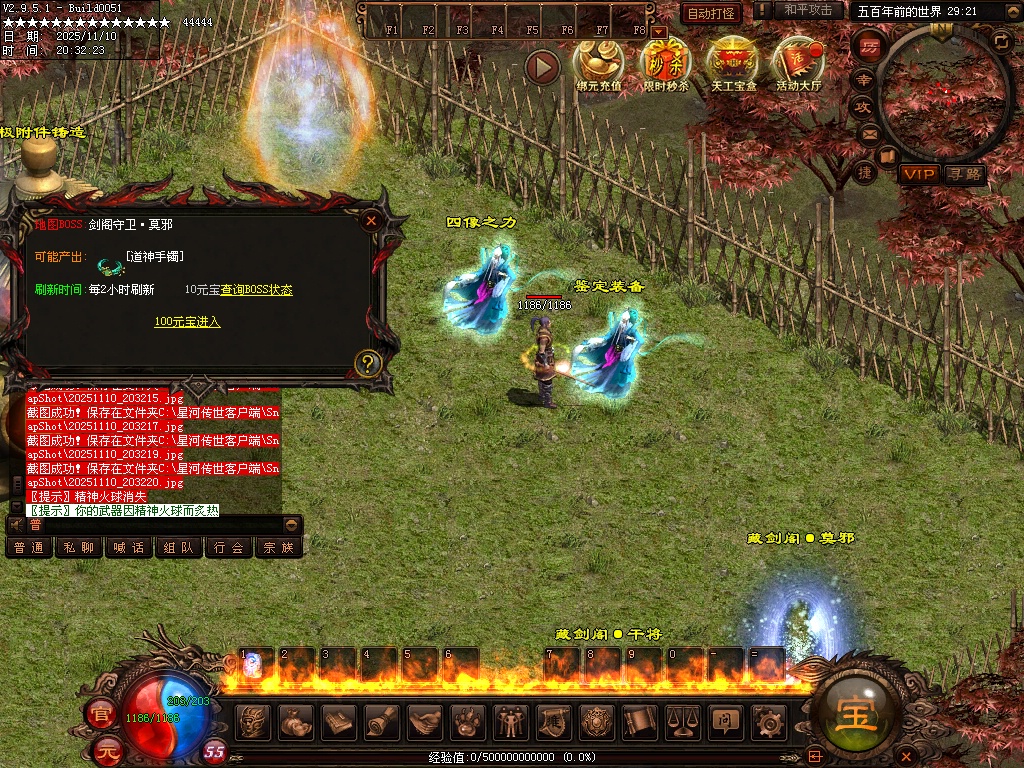Click the 100元宝进入 entry link
Screen dimensions: 1024x768
coord(187,322)
